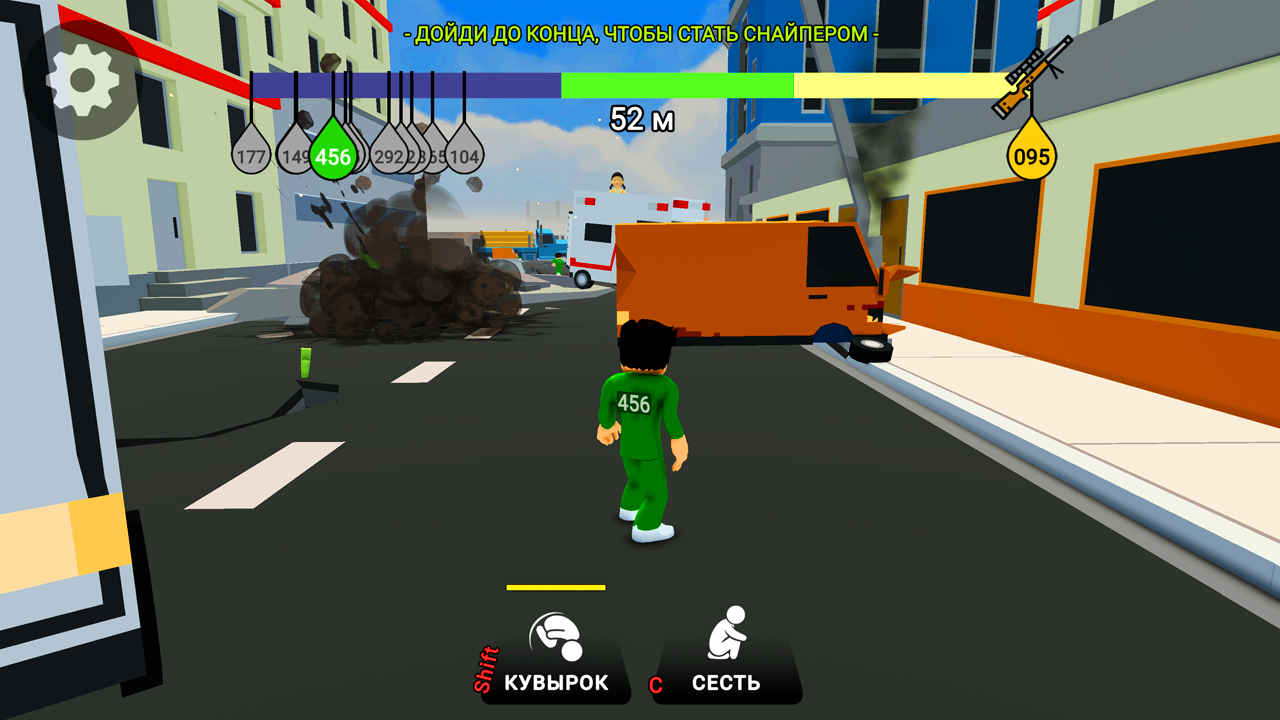Select the green droplet marker numbered 456
1280x720 pixels.
click(x=333, y=155)
